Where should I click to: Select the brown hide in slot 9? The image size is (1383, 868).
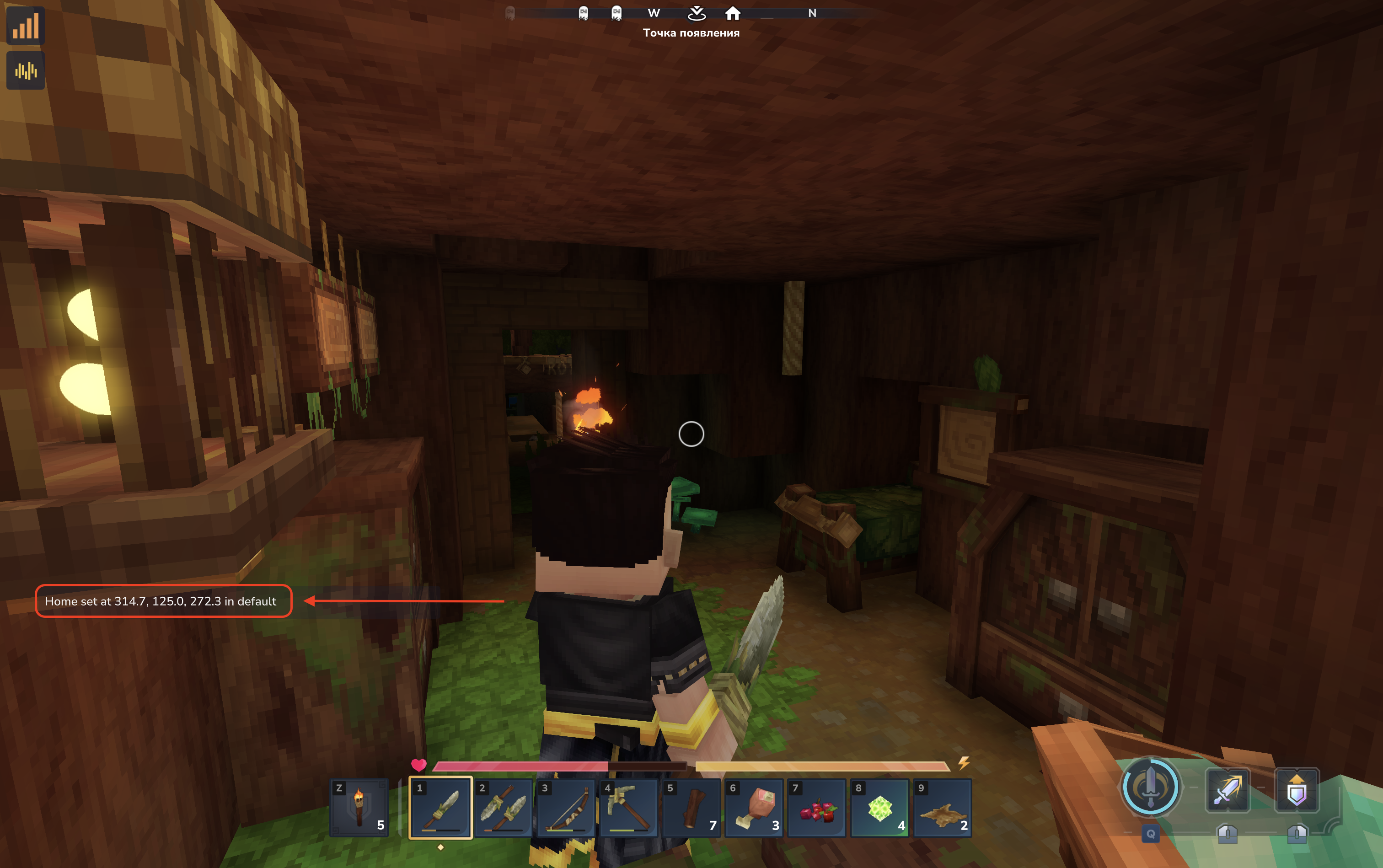[x=943, y=807]
